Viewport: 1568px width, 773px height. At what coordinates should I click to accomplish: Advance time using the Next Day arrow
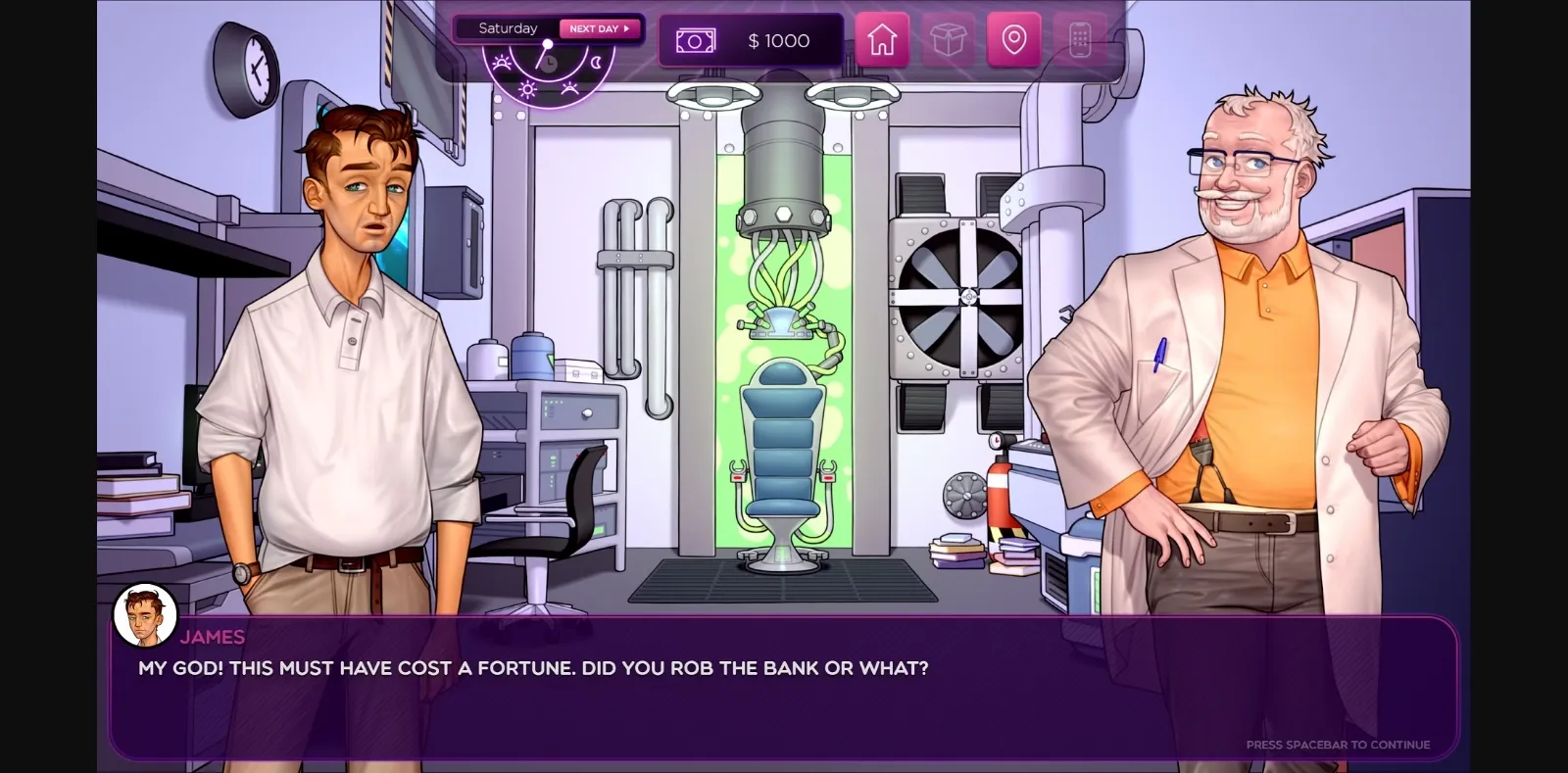click(597, 28)
